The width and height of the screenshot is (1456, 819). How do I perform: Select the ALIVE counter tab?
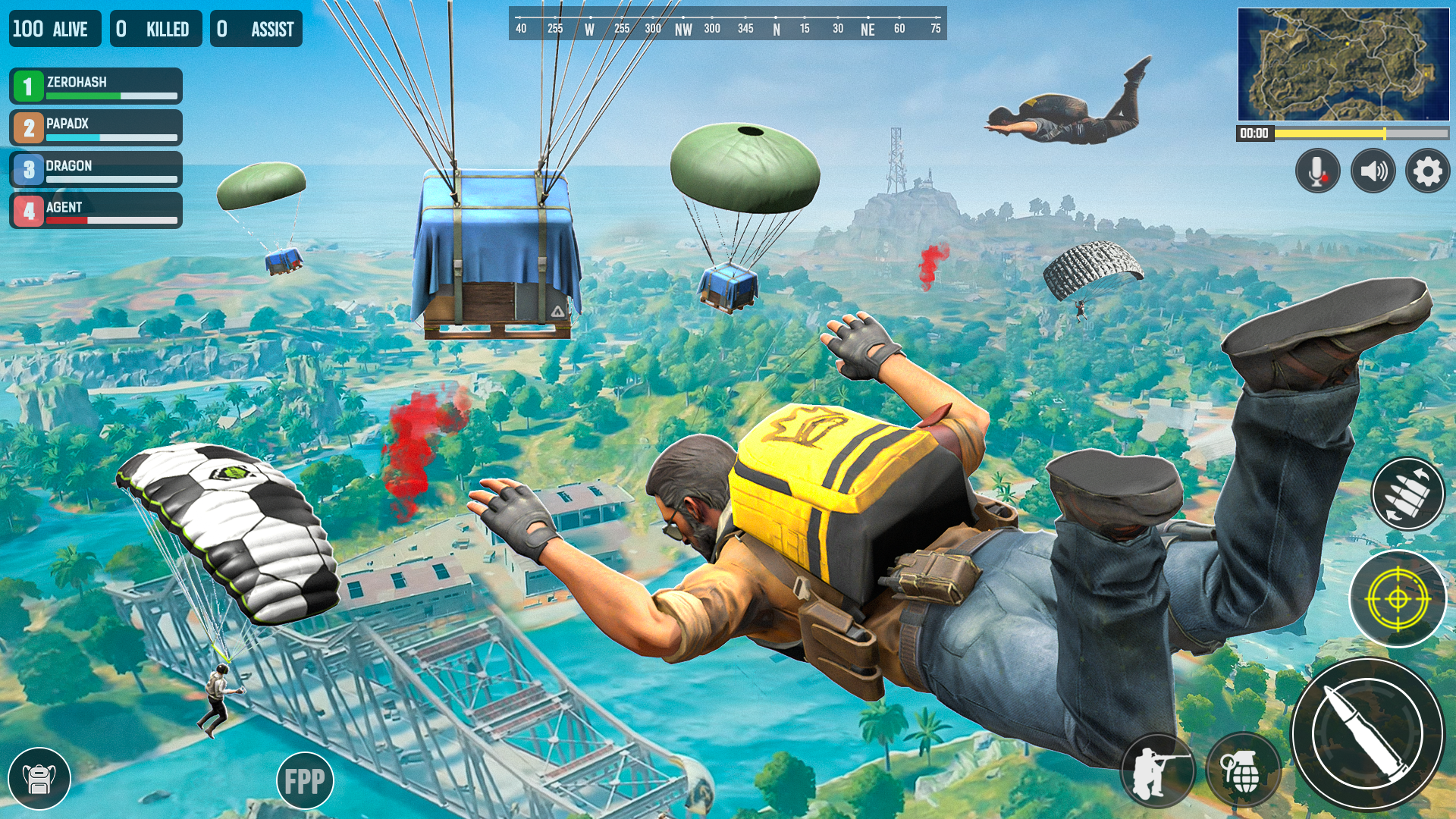point(54,29)
